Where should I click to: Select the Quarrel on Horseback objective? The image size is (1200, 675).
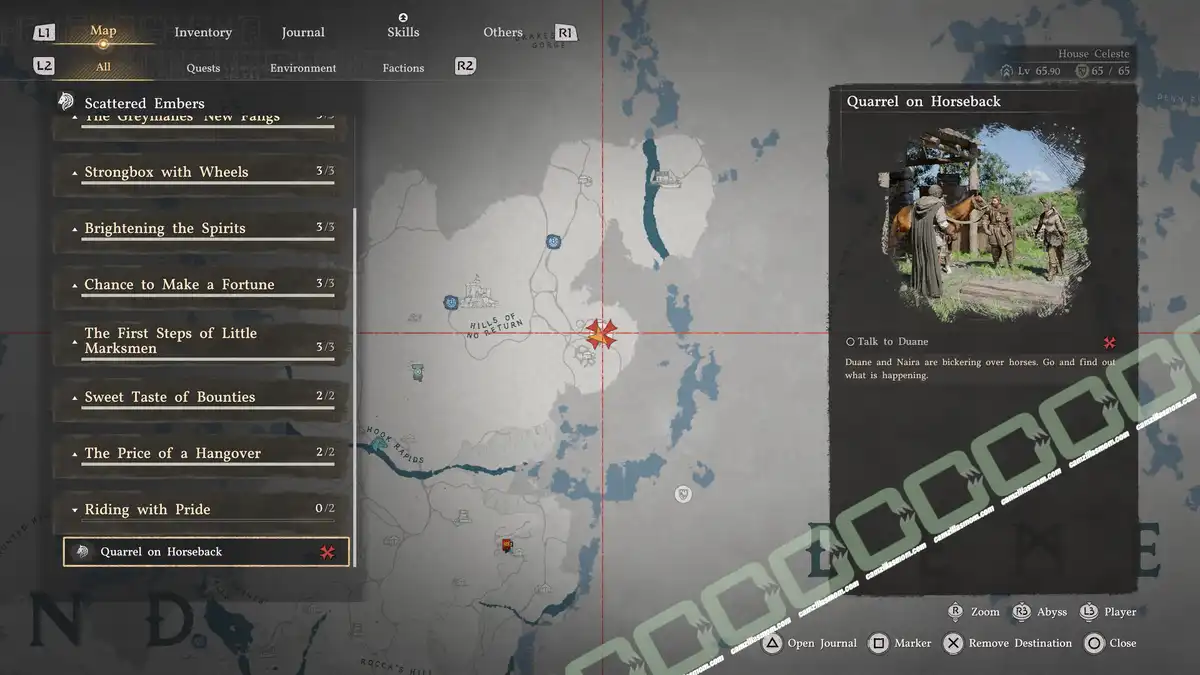206,552
